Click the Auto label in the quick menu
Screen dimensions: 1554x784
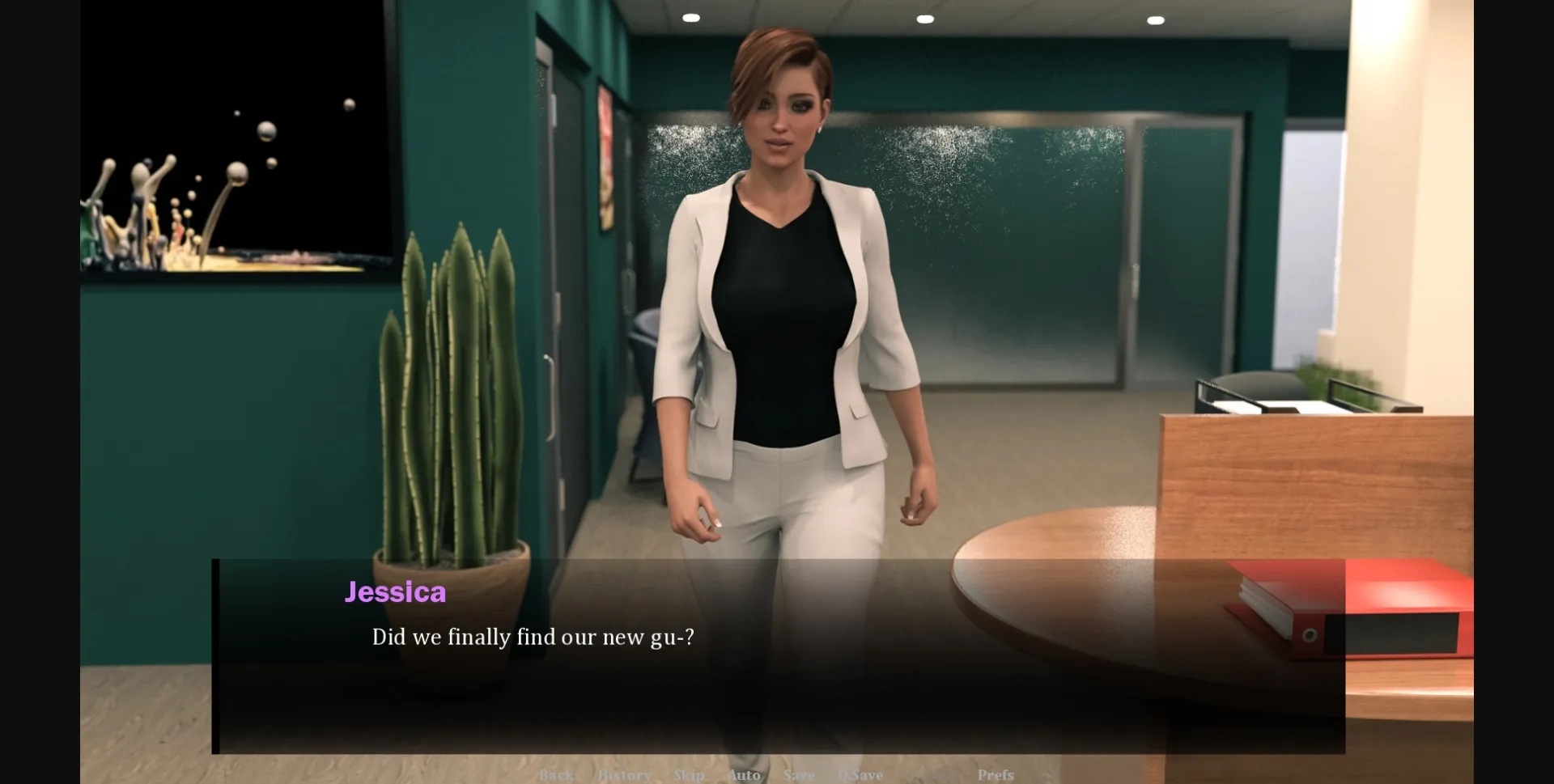click(745, 775)
